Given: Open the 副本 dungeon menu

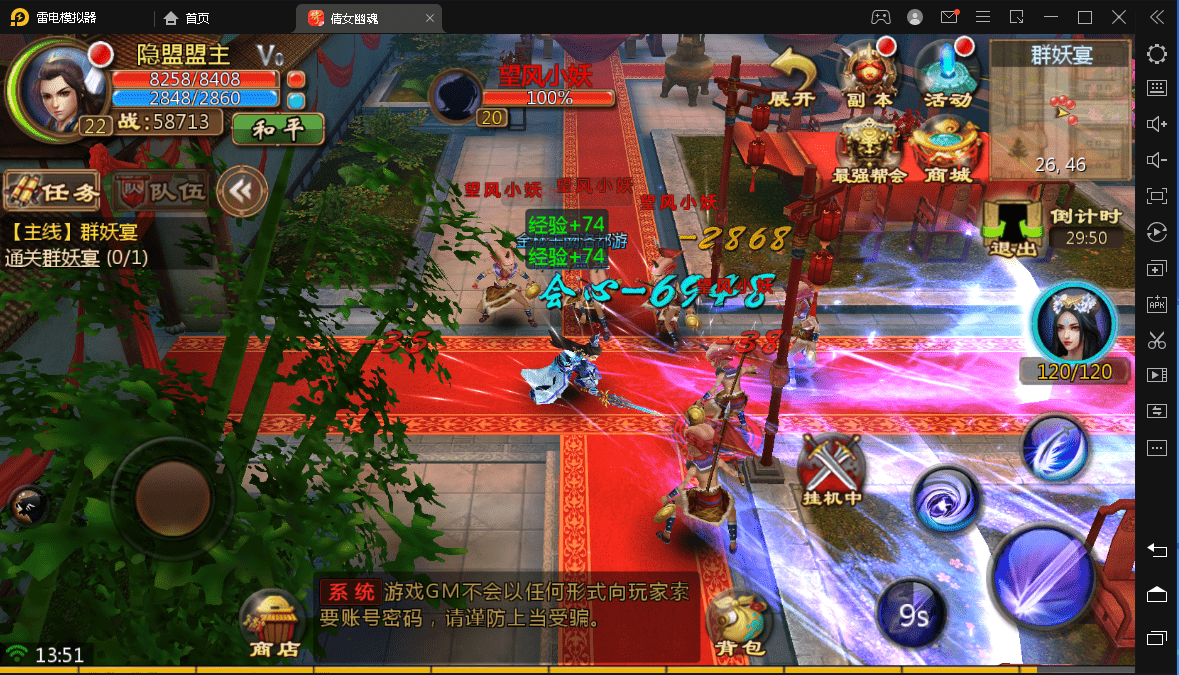Looking at the screenshot, I should (868, 74).
